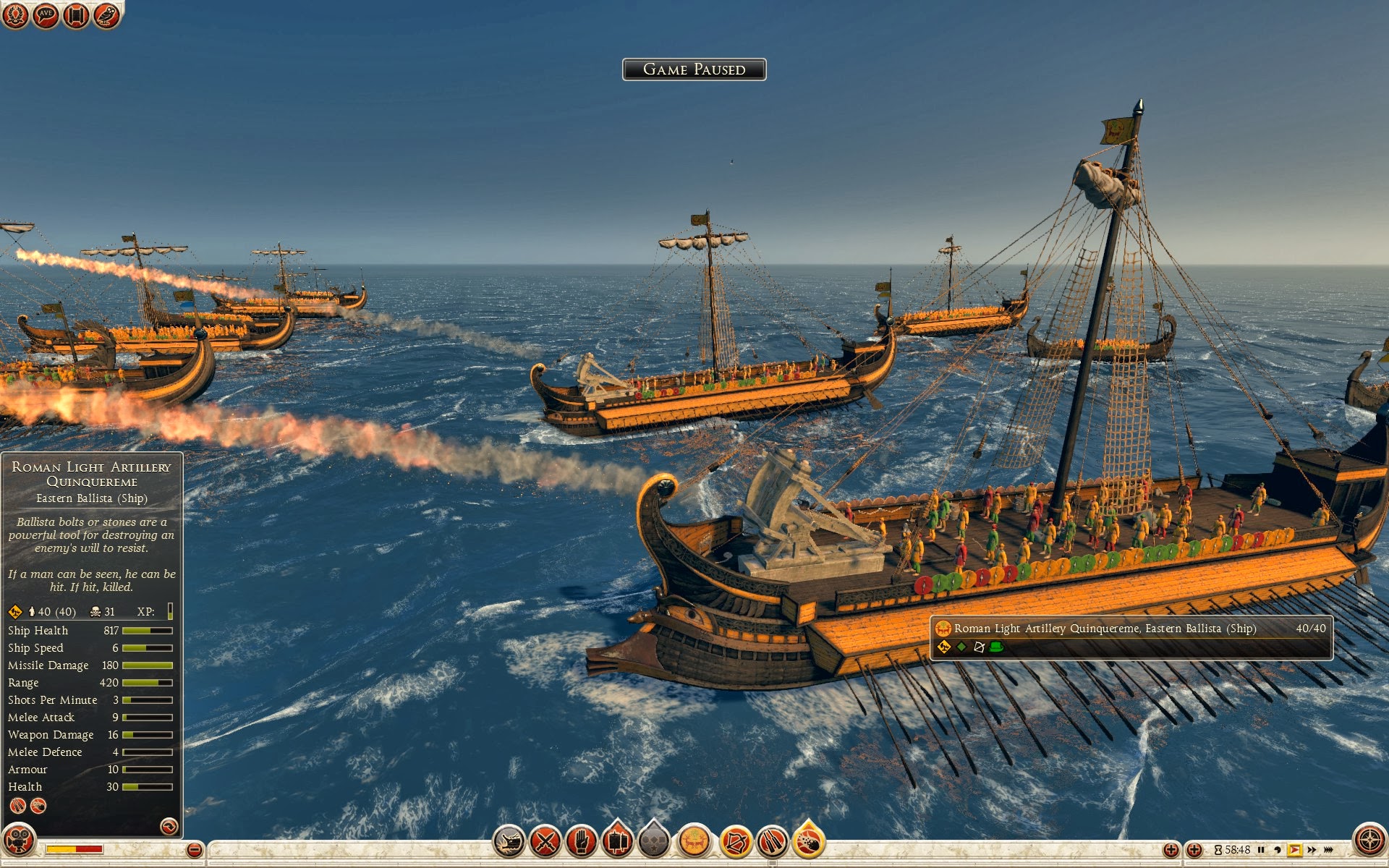The image size is (1389, 868).
Task: Select the crossed swords melee button
Action: (x=545, y=842)
